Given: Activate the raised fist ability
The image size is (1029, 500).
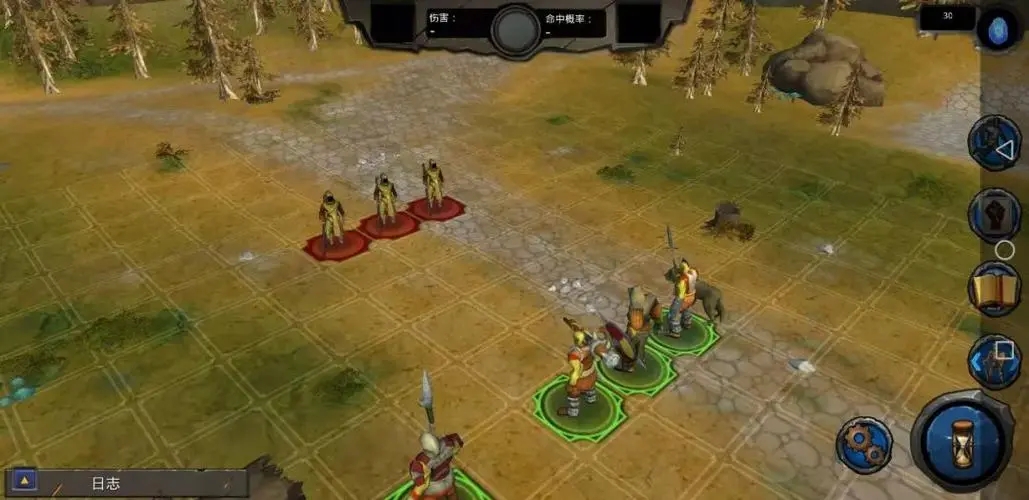Looking at the screenshot, I should pyautogui.click(x=994, y=214).
